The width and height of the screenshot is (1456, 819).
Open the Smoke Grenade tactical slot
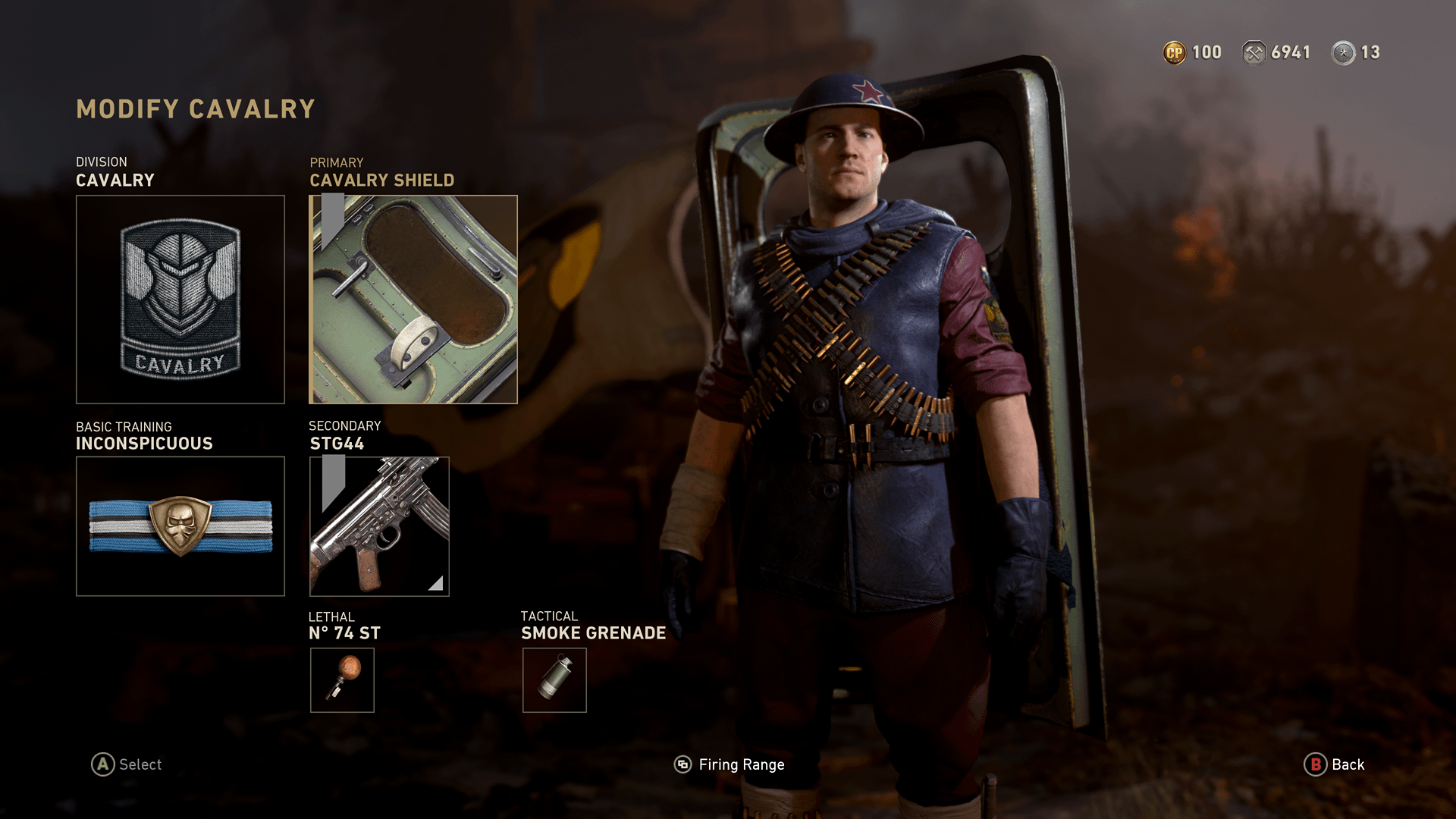point(554,680)
